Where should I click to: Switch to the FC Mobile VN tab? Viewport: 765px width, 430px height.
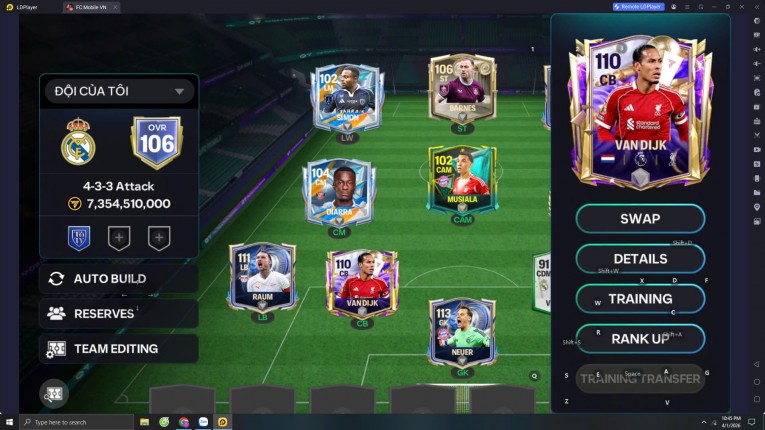point(88,7)
